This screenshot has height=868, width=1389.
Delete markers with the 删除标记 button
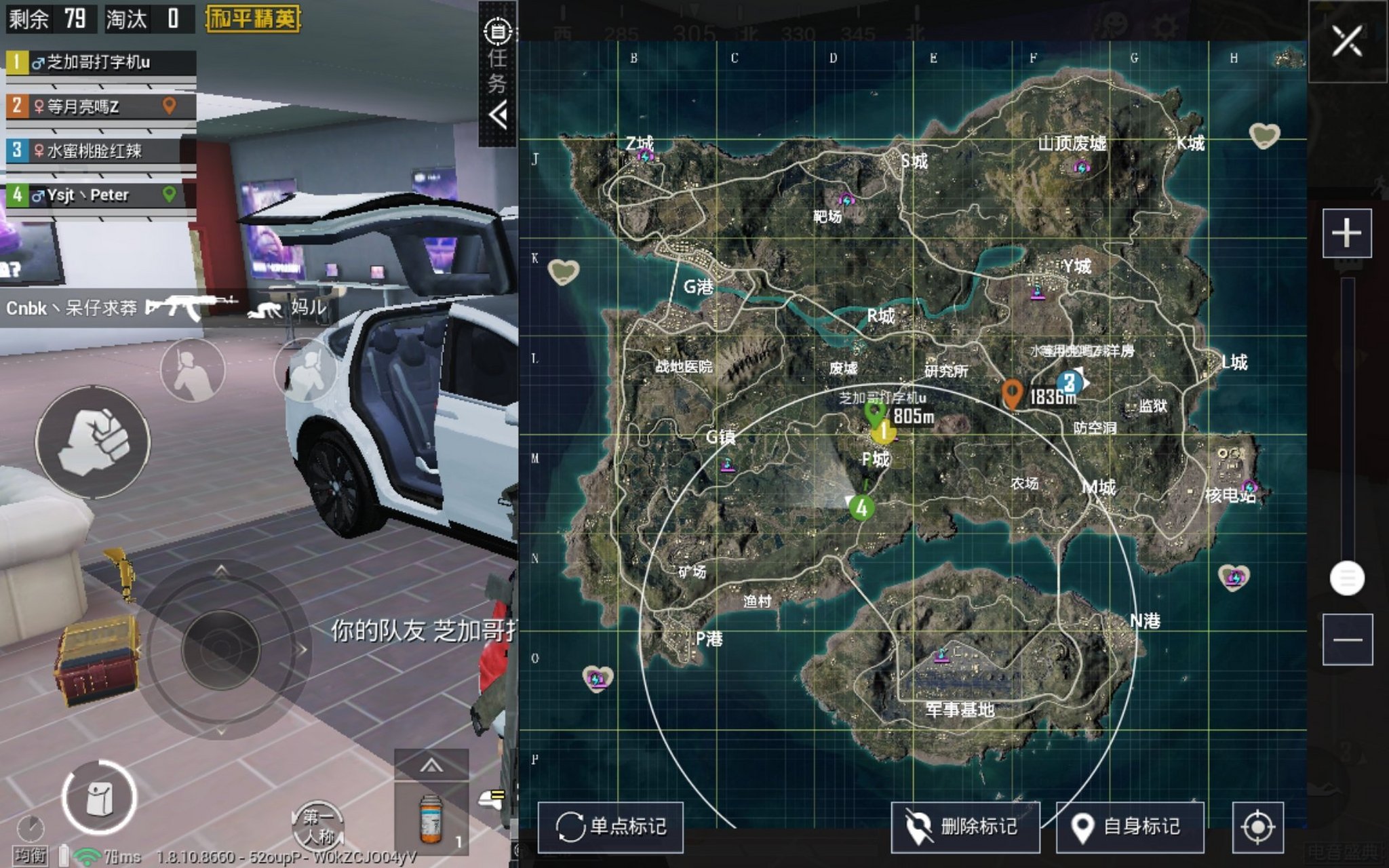click(964, 827)
